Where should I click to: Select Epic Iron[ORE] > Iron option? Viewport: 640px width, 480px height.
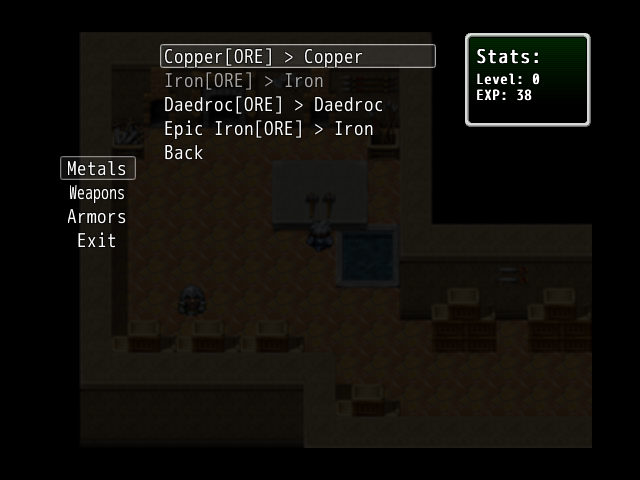268,129
